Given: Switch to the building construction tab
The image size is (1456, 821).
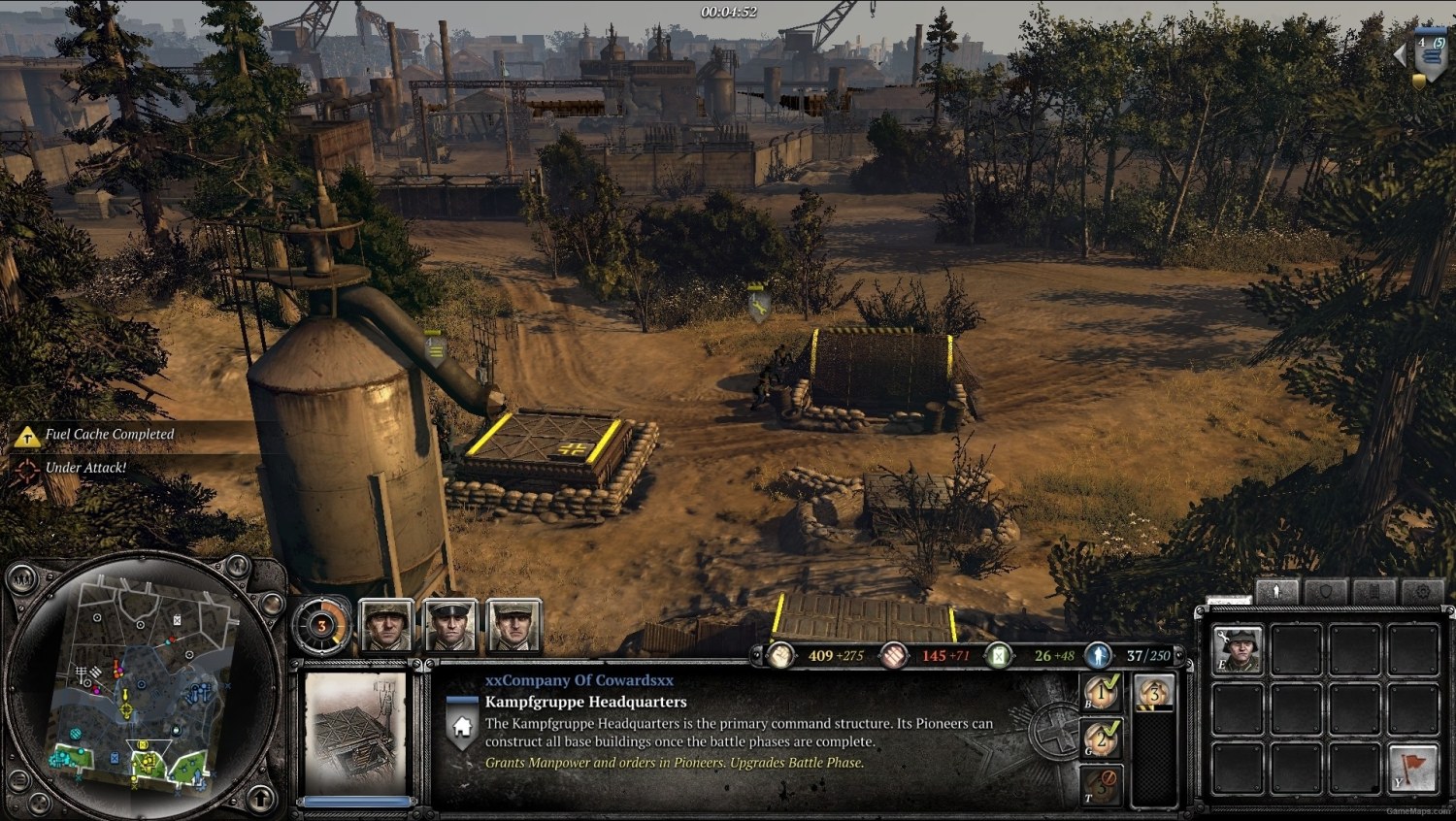Looking at the screenshot, I should [x=1376, y=589].
